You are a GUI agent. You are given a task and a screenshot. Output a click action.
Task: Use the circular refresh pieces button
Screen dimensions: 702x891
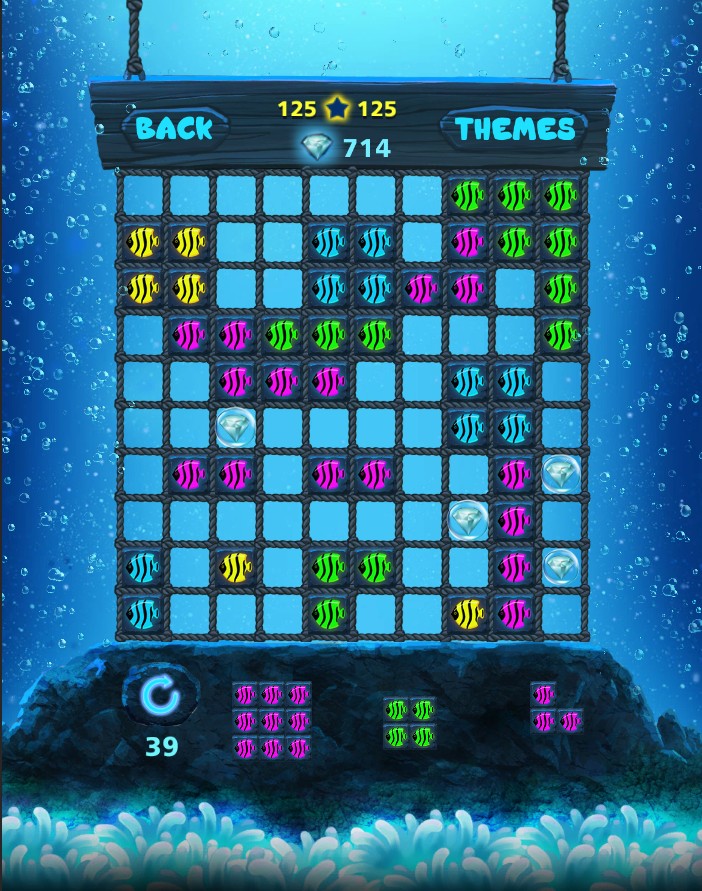(x=160, y=696)
